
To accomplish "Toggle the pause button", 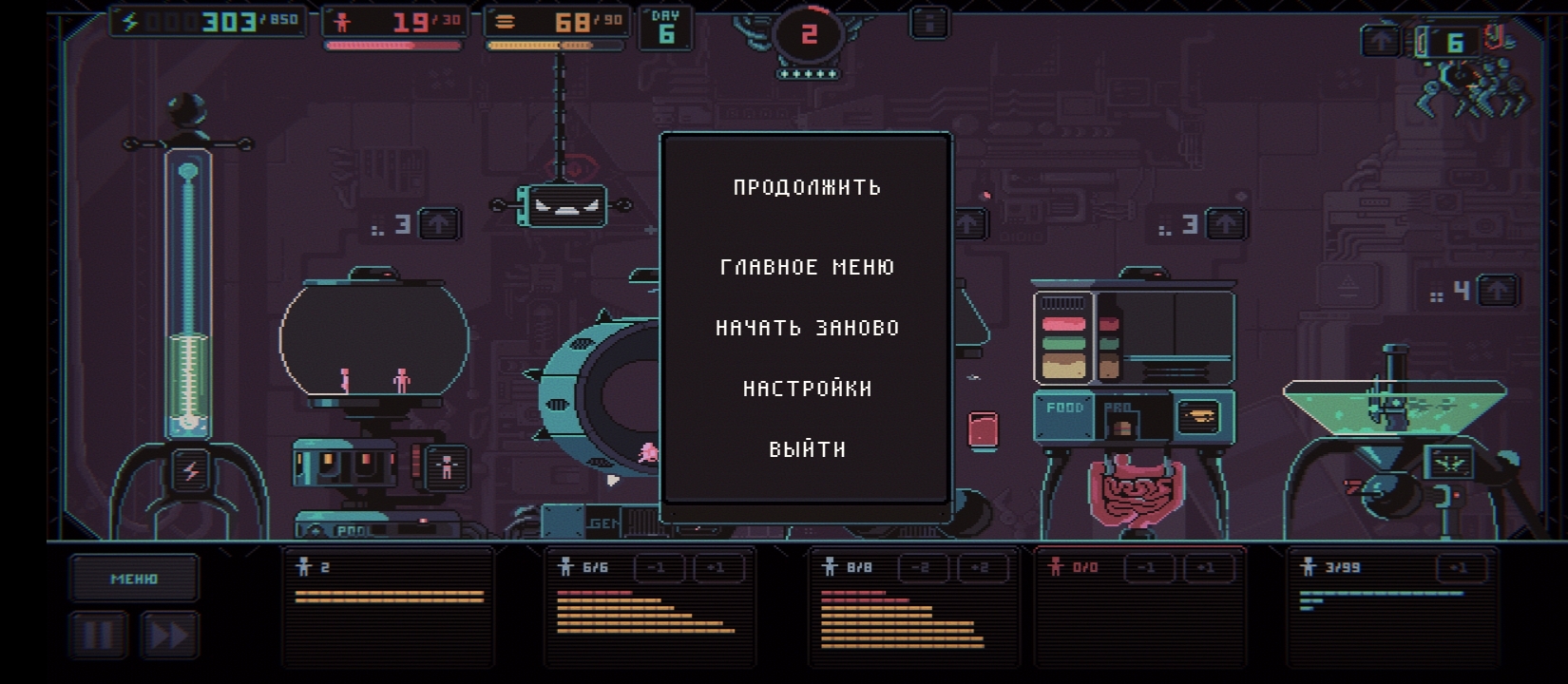I will (98, 635).
